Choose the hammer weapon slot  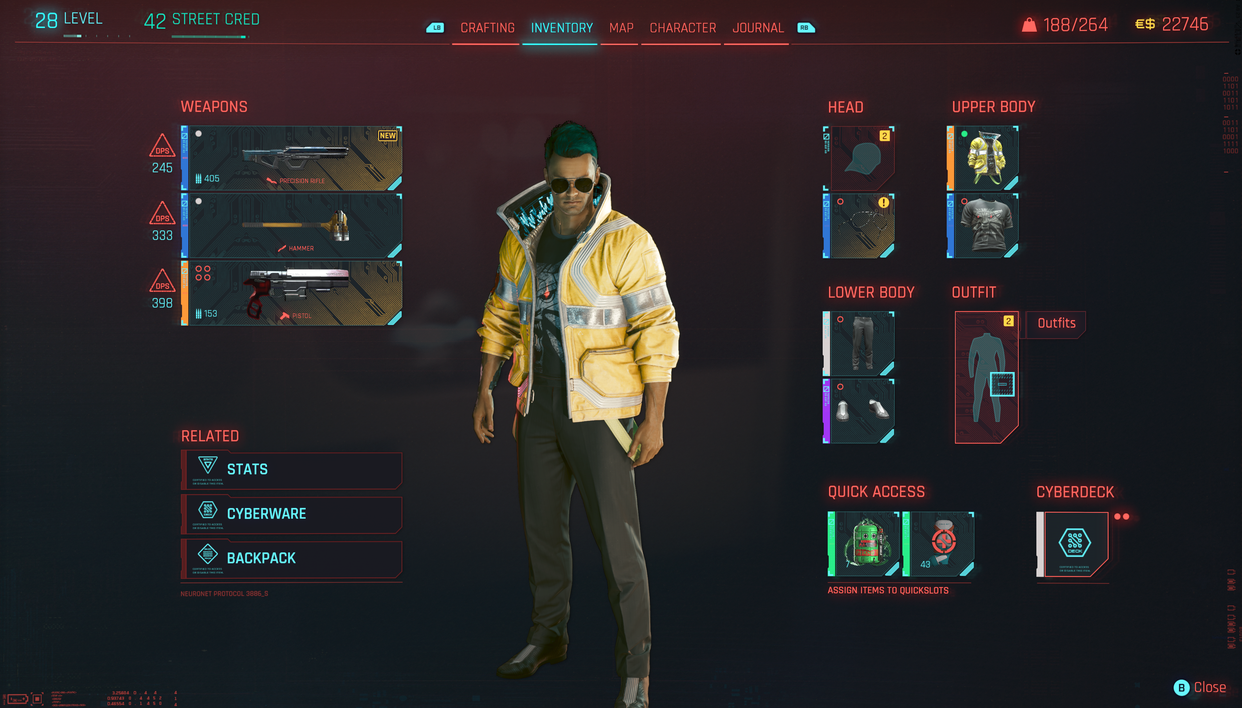[x=292, y=226]
